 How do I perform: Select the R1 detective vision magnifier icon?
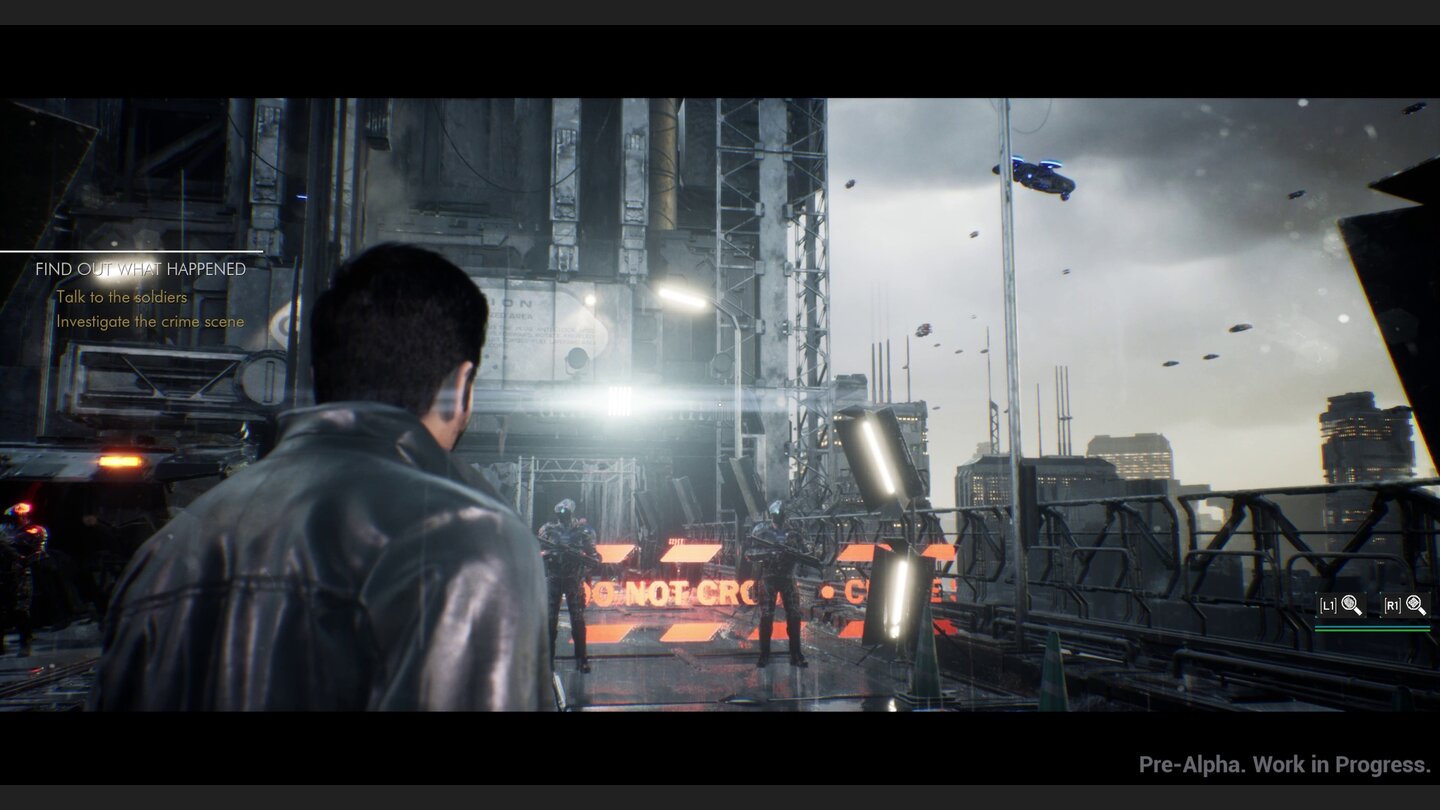(x=1407, y=604)
